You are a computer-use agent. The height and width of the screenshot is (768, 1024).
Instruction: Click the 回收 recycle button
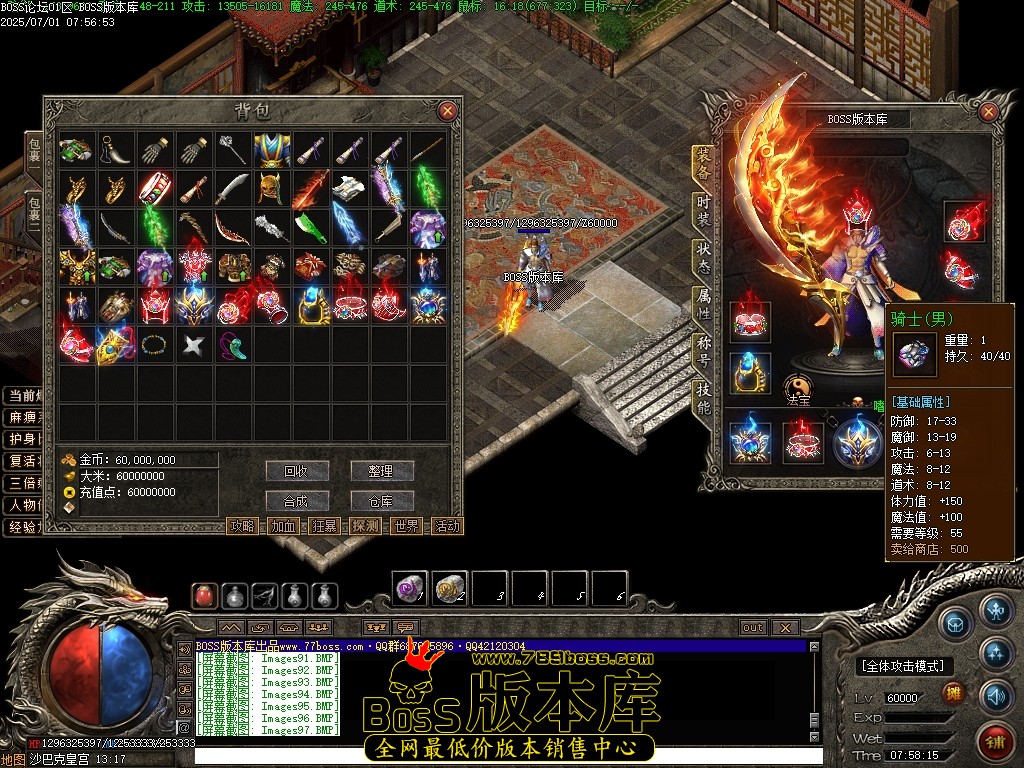tap(297, 471)
